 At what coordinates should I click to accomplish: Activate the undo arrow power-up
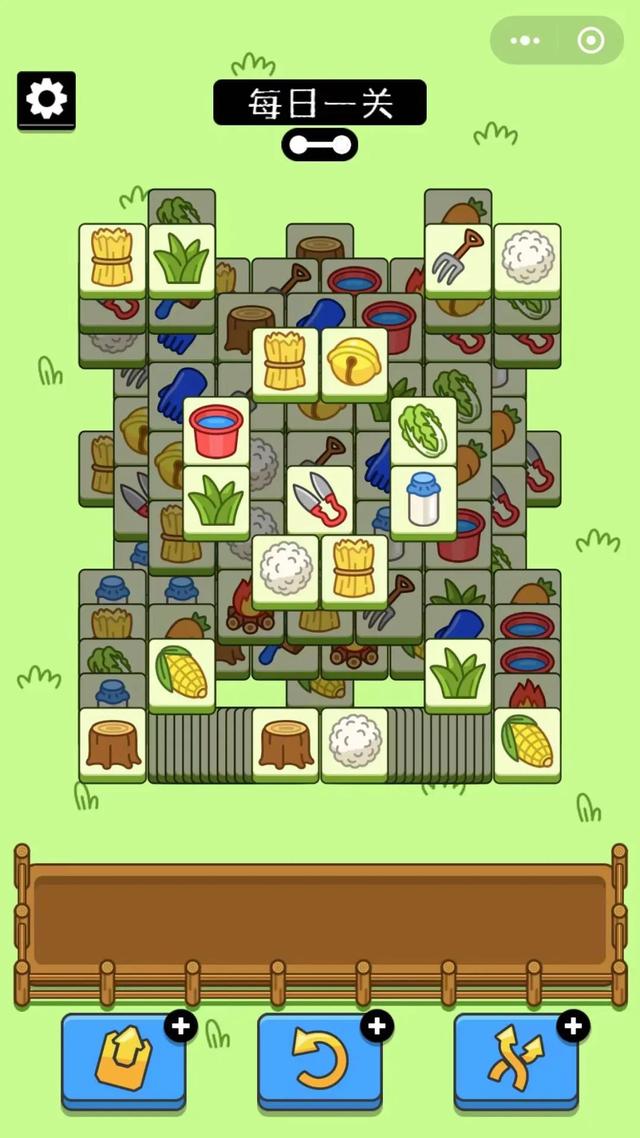coord(319,1061)
